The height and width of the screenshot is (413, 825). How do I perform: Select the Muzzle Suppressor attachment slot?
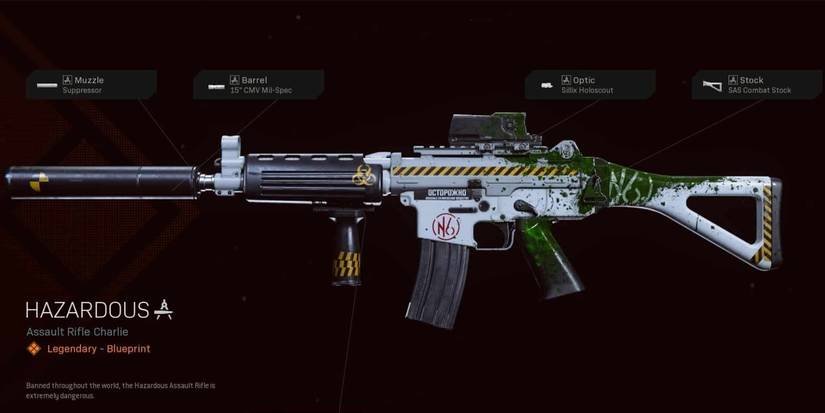point(93,85)
